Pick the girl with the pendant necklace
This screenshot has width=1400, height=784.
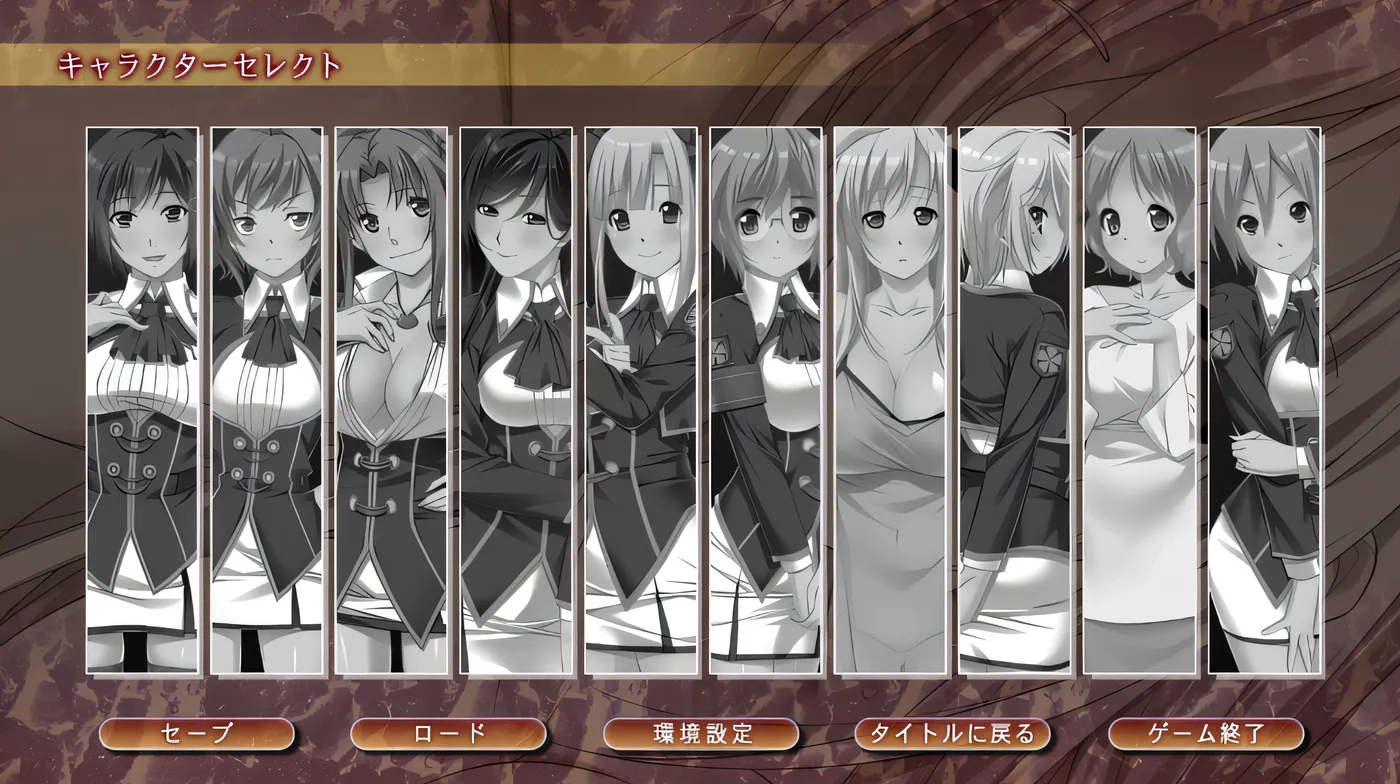[x=391, y=400]
